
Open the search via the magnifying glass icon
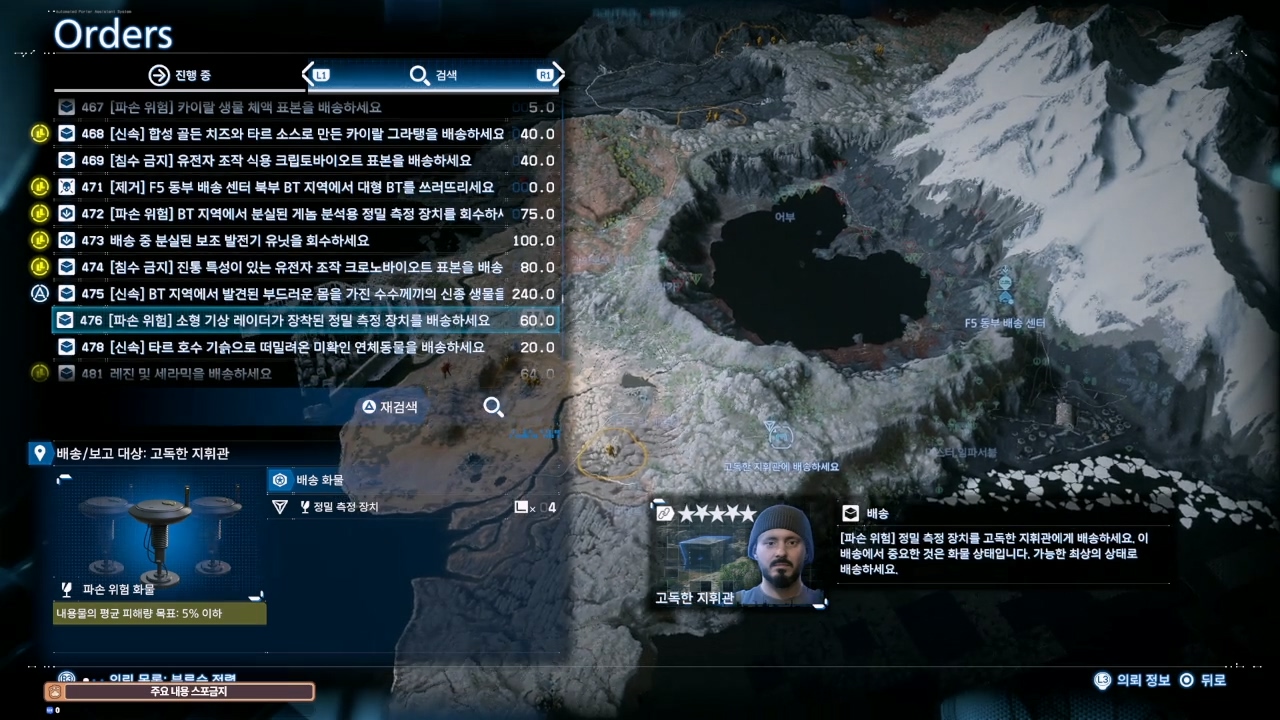(x=493, y=407)
